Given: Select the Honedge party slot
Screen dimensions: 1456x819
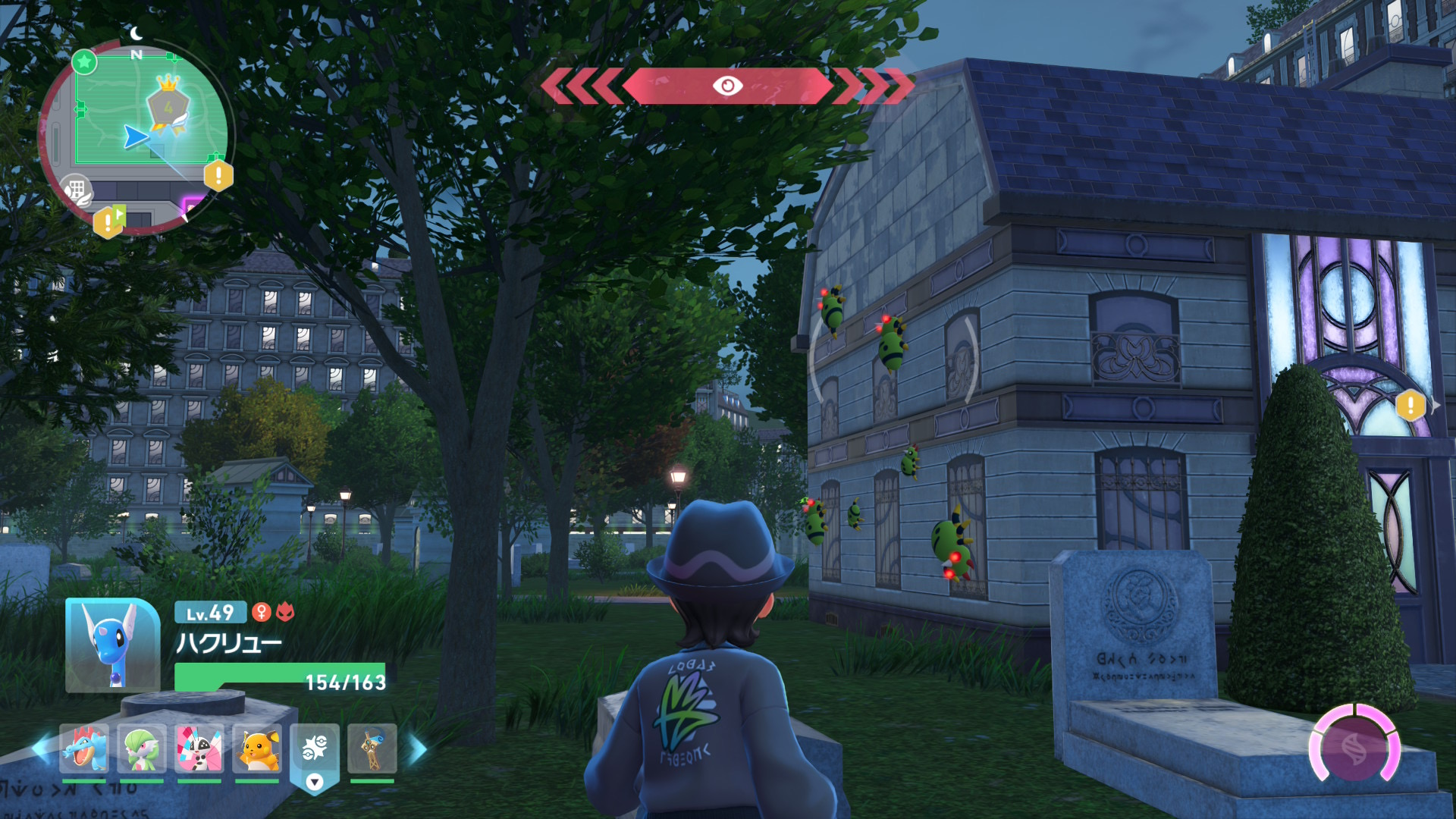Looking at the screenshot, I should 372,748.
